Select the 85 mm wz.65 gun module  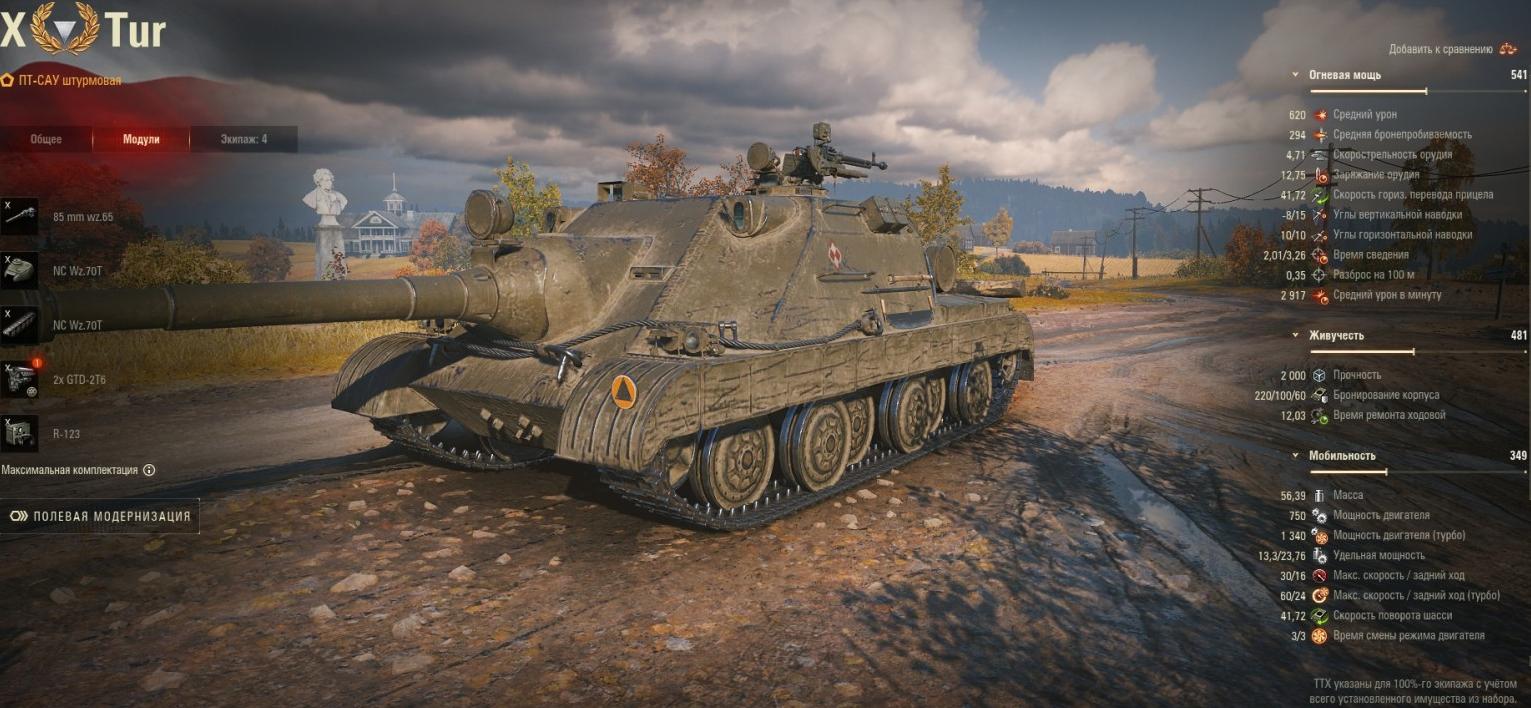(20, 216)
